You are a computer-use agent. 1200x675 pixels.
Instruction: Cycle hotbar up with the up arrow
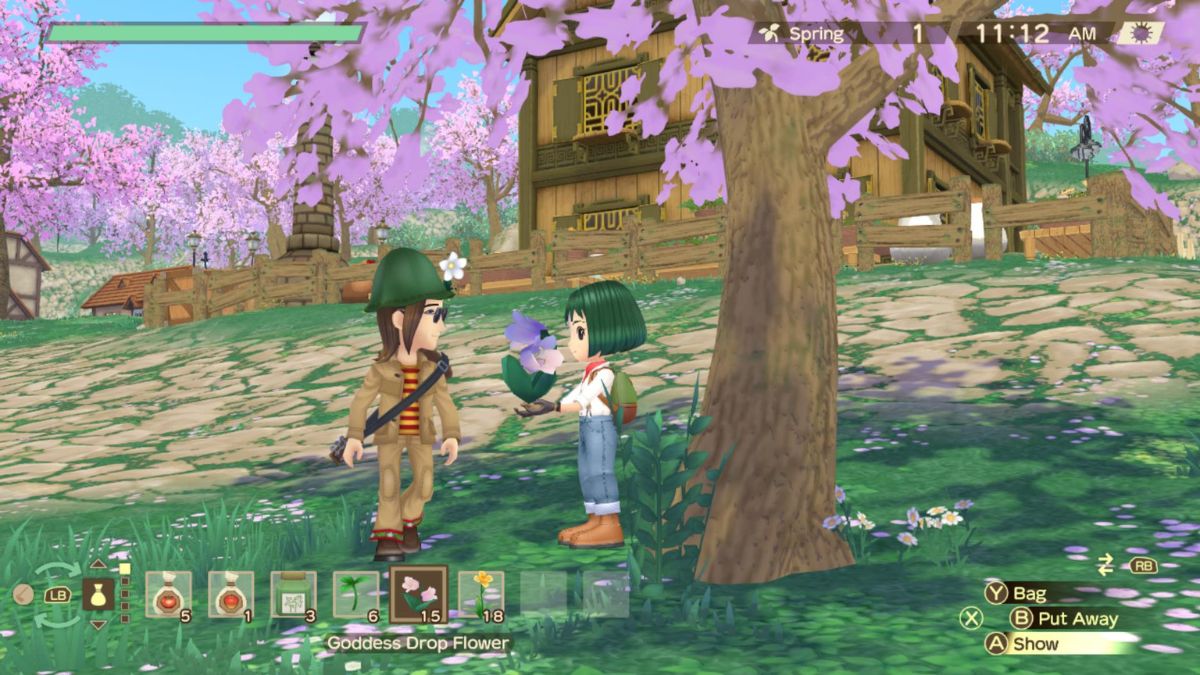(x=98, y=565)
